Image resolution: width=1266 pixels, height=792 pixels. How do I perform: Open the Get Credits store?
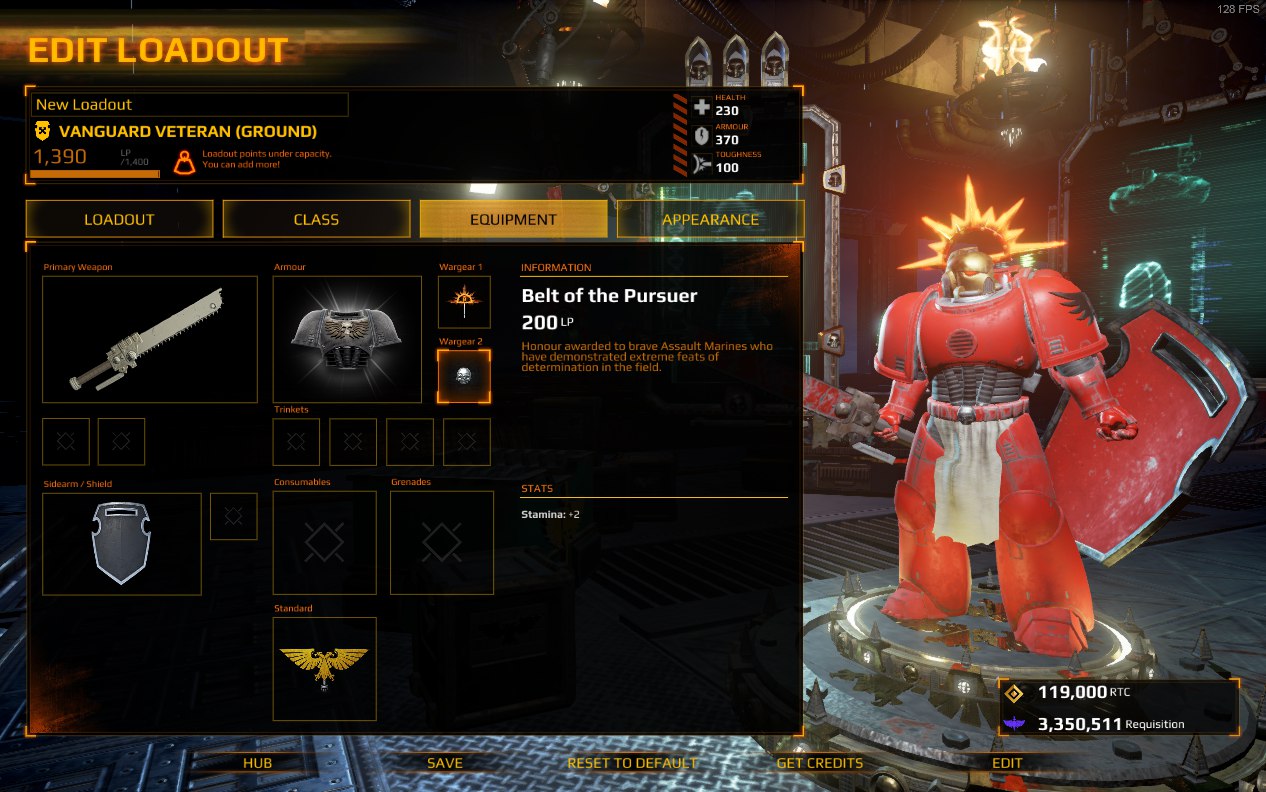[819, 762]
